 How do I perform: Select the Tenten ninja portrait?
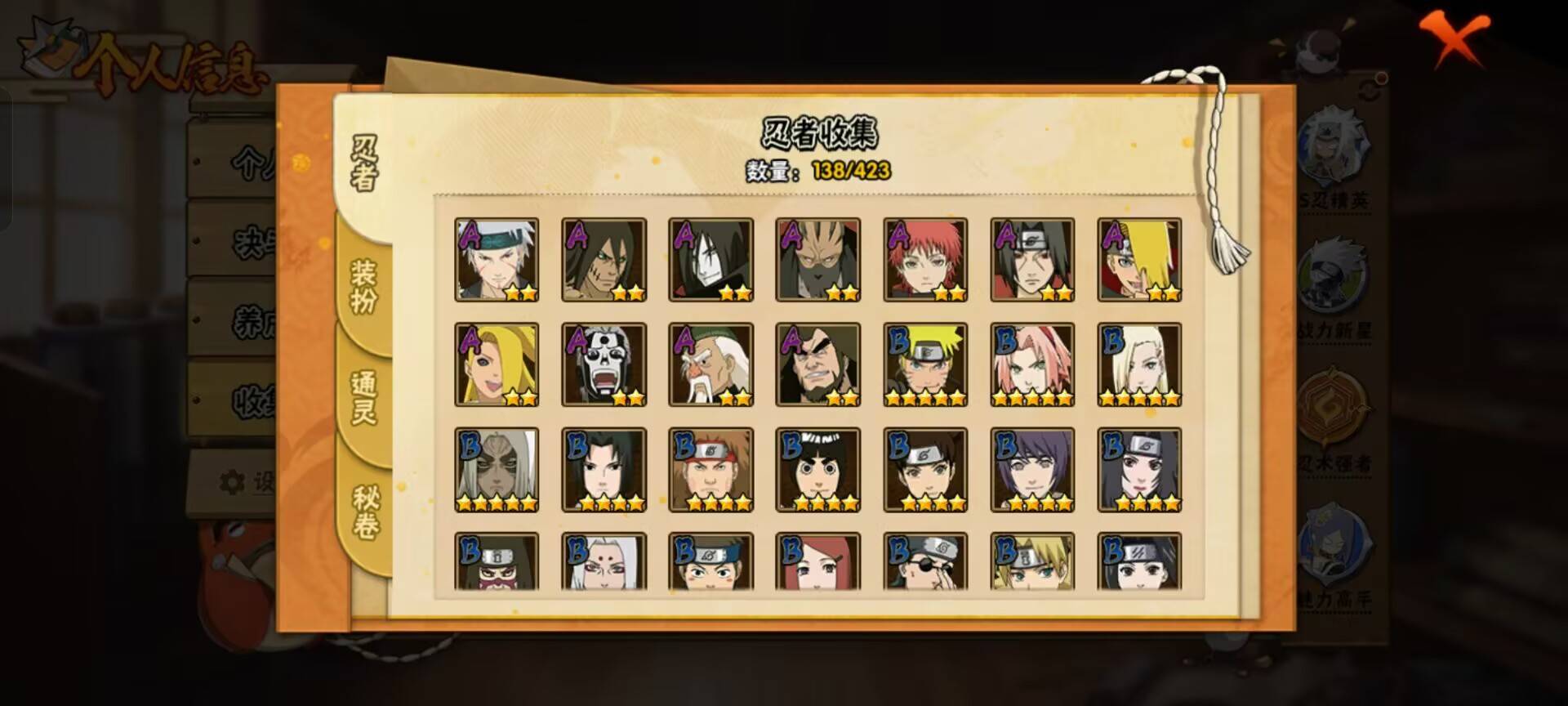pos(925,470)
